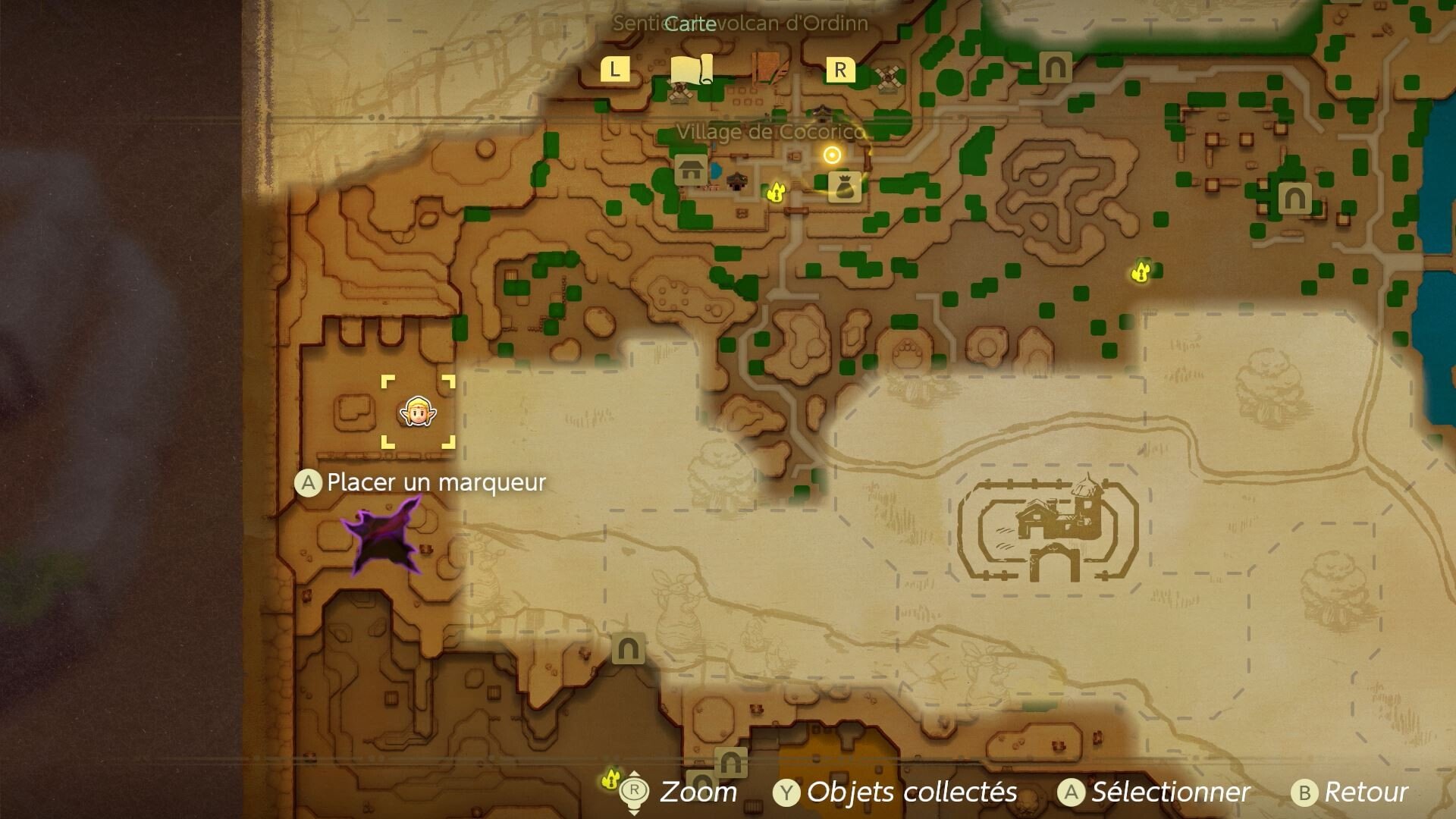Click the glowing warp point in Cocorico
Viewport: 1456px width, 819px height.
[x=832, y=156]
